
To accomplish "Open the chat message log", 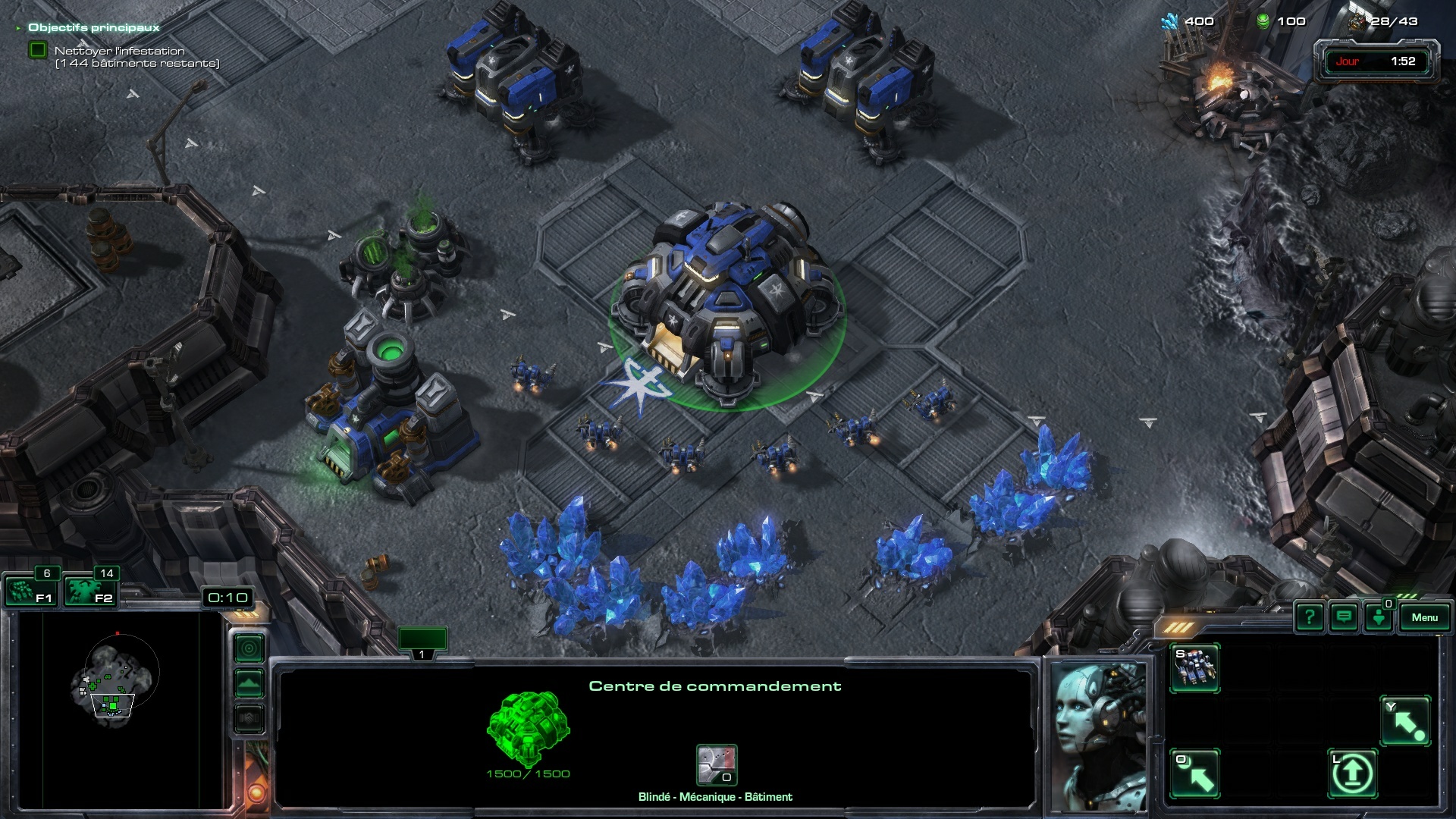I will coord(1344,617).
